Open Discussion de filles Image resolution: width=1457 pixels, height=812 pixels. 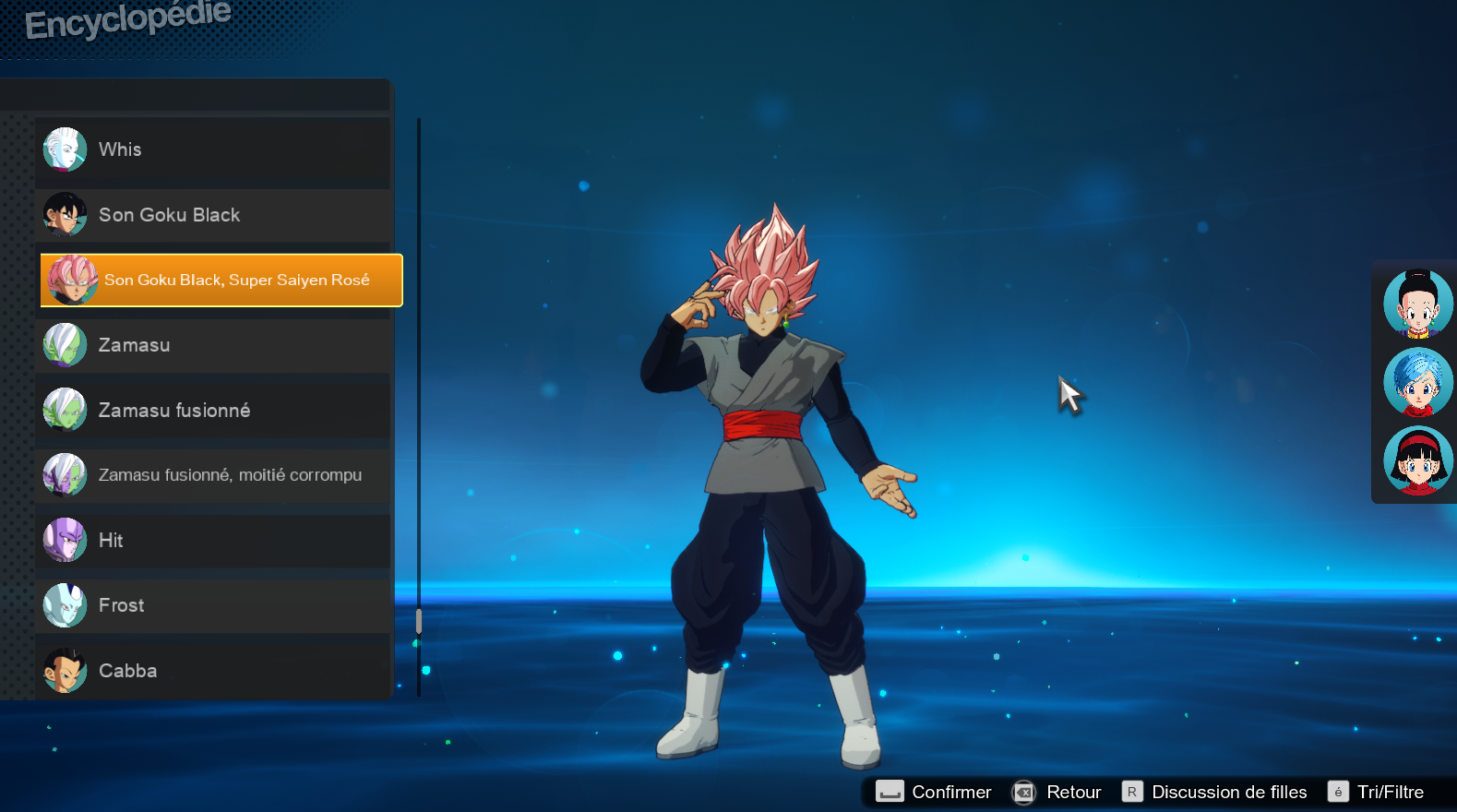[x=1215, y=792]
